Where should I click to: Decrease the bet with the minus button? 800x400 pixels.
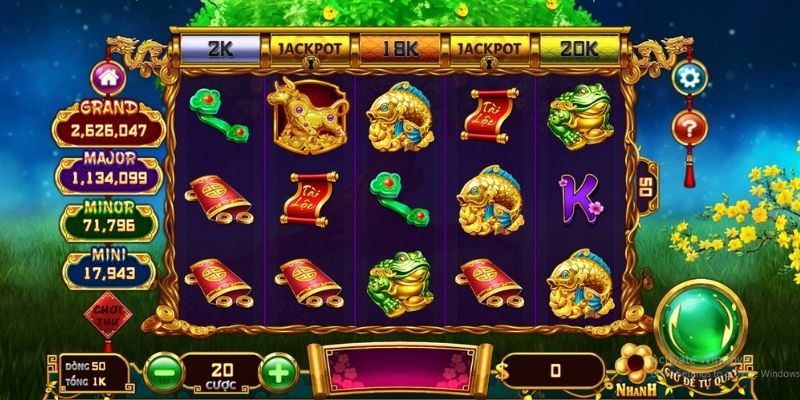pyautogui.click(x=163, y=372)
